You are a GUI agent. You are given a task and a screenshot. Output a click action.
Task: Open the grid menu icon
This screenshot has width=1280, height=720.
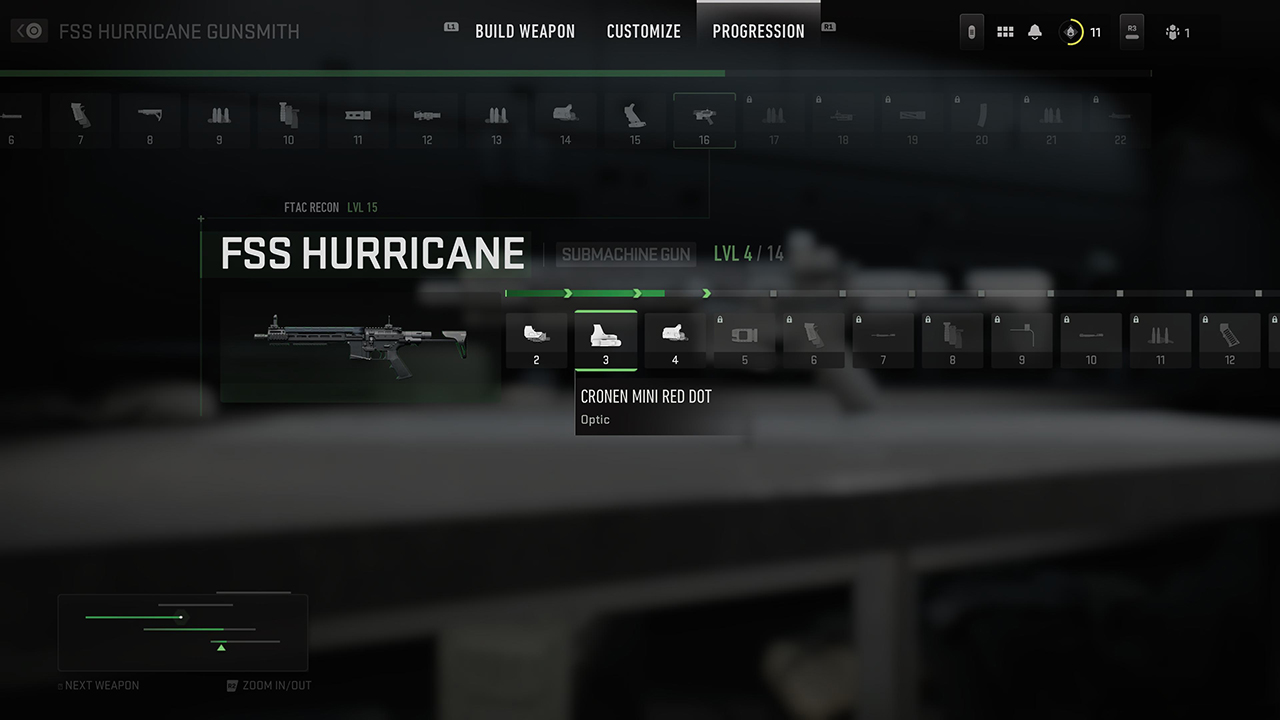(1005, 32)
